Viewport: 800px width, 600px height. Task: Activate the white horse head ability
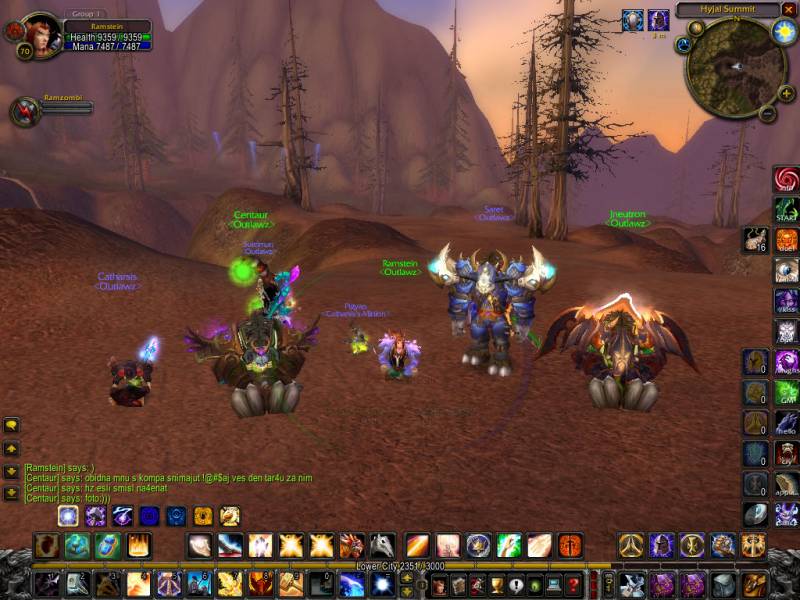coord(383,546)
